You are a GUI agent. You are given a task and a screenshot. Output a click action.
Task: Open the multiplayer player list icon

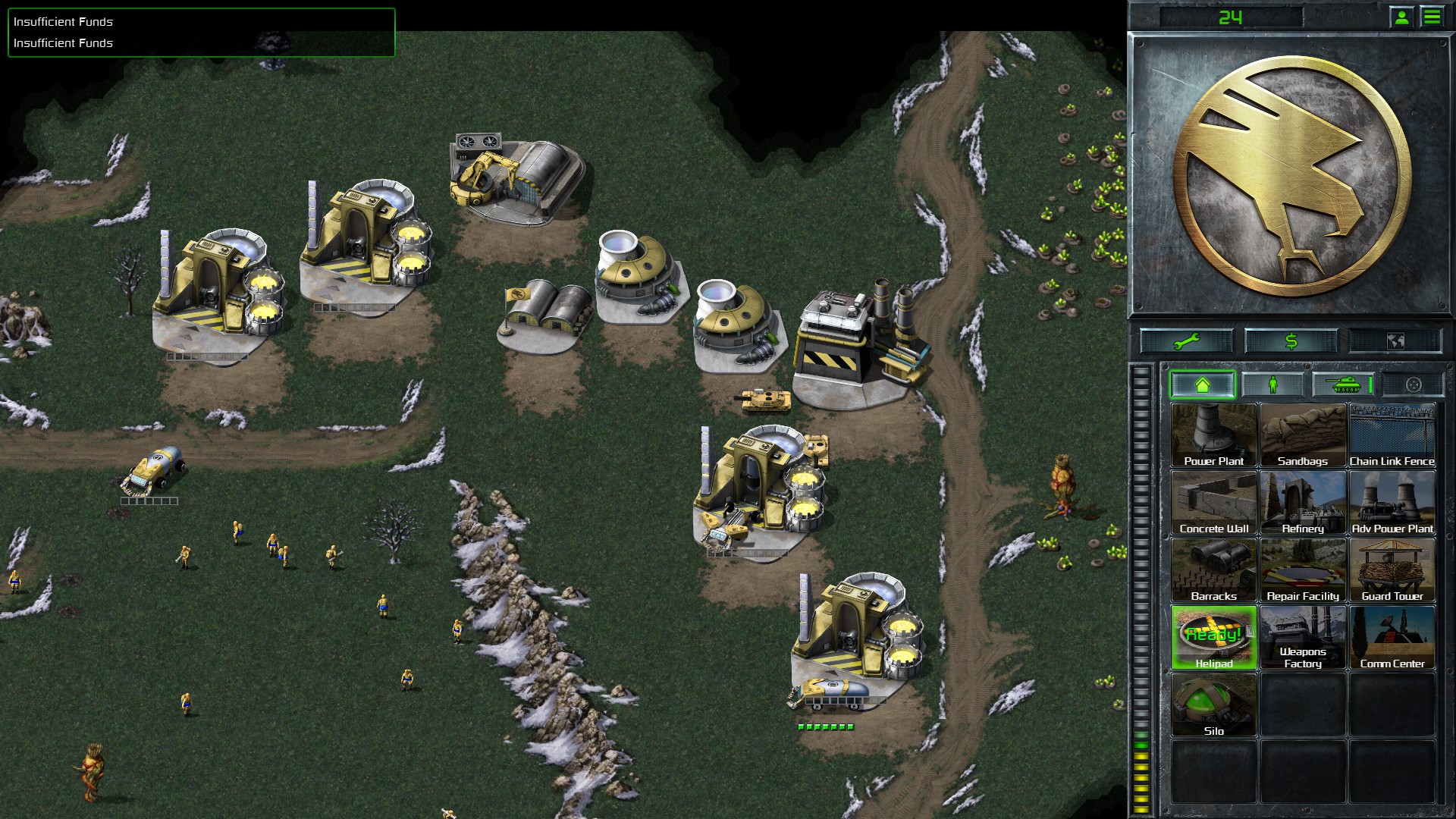click(1400, 17)
